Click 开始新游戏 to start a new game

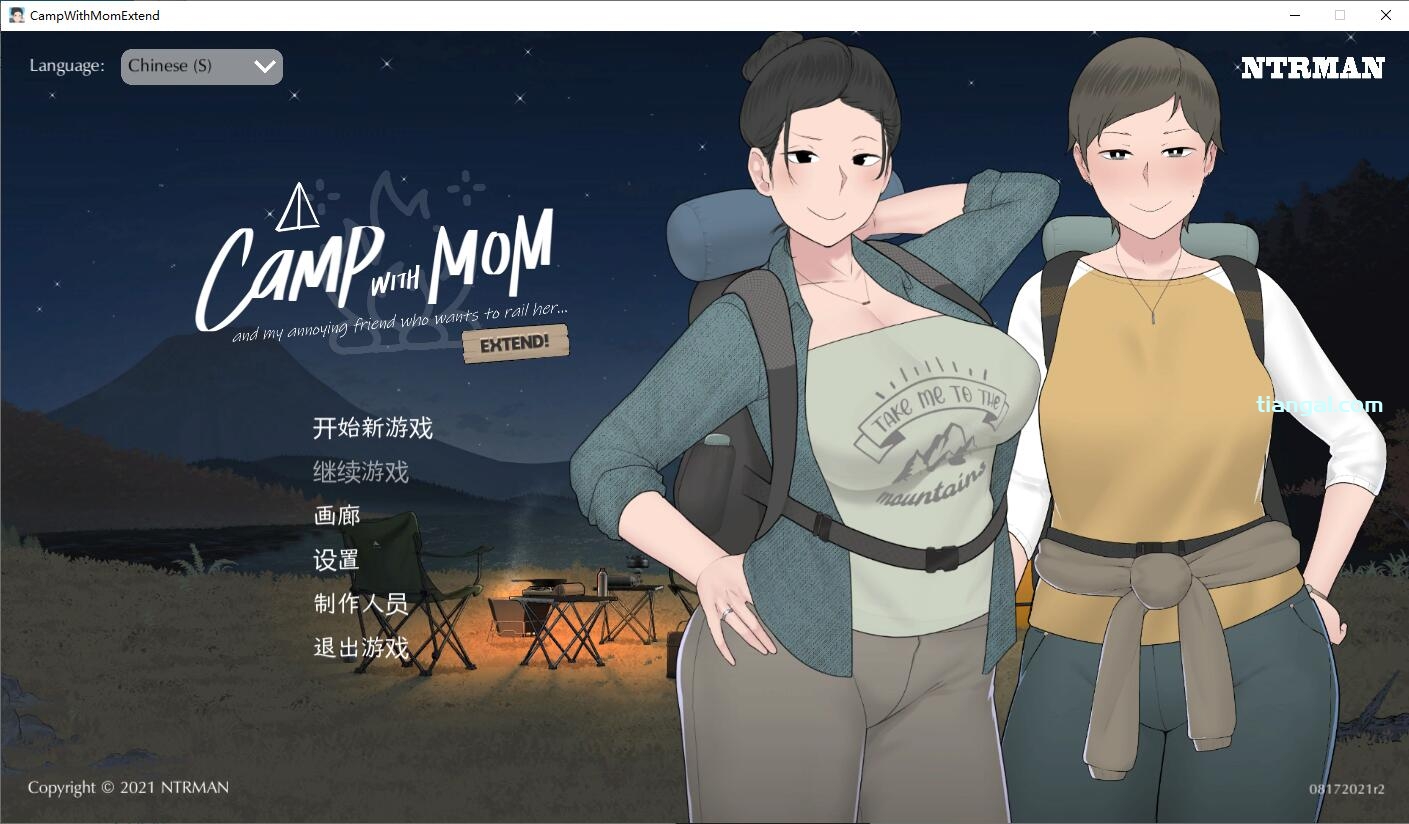(372, 428)
